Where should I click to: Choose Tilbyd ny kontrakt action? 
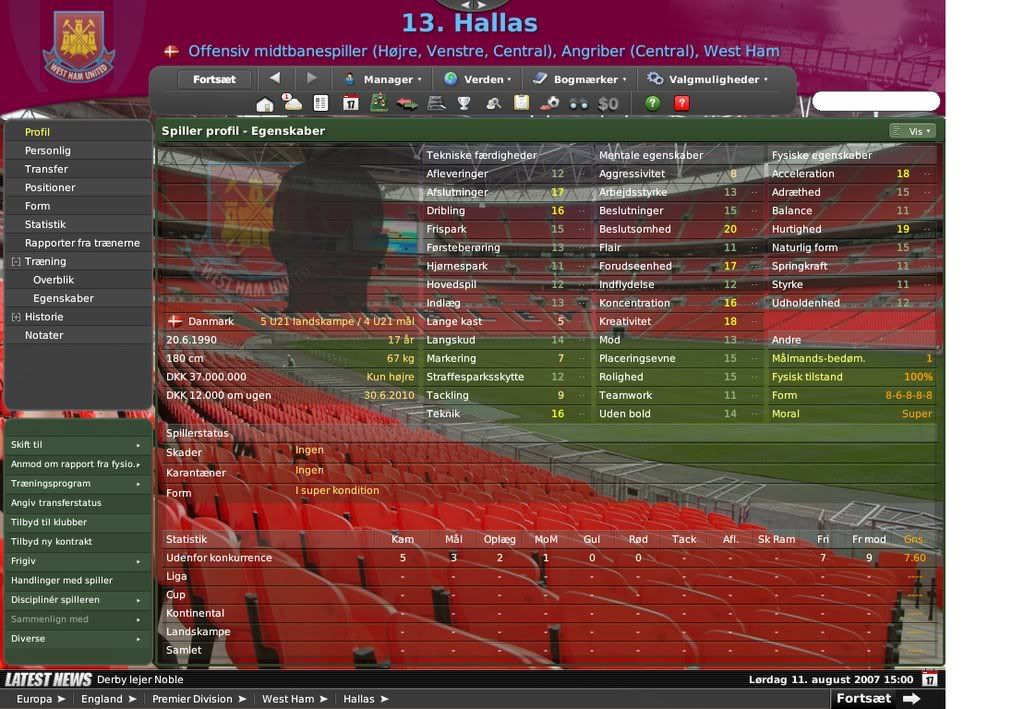(x=51, y=542)
